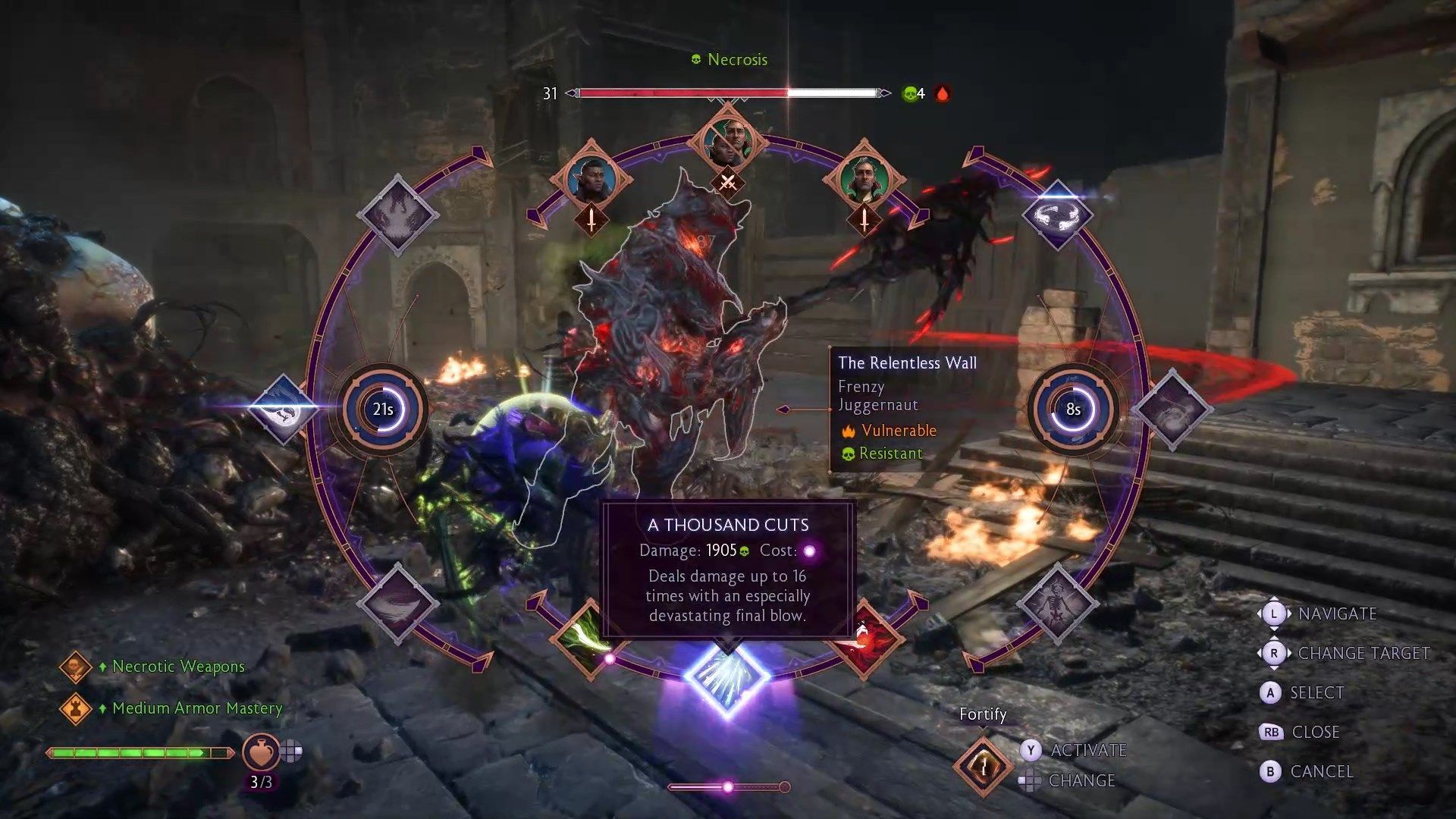
Task: Select the A Thousand Cuts ability
Action: coord(727,679)
